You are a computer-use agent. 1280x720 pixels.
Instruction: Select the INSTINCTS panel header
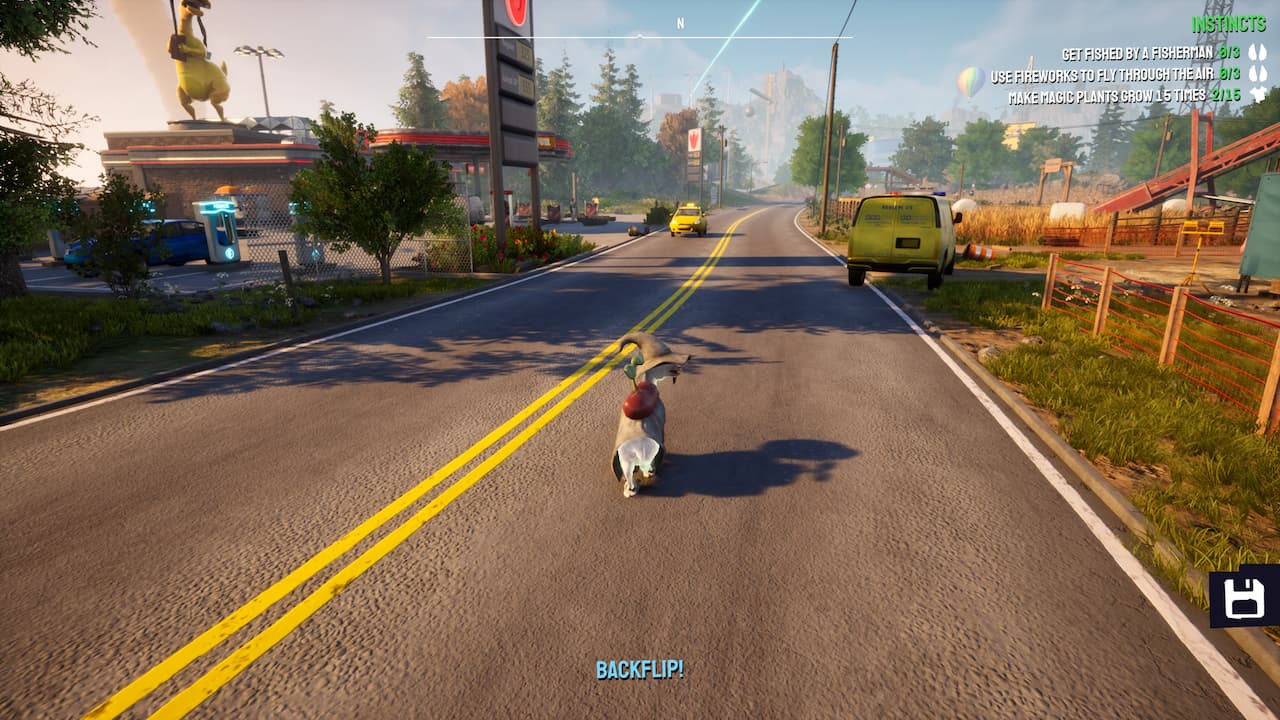point(1228,23)
